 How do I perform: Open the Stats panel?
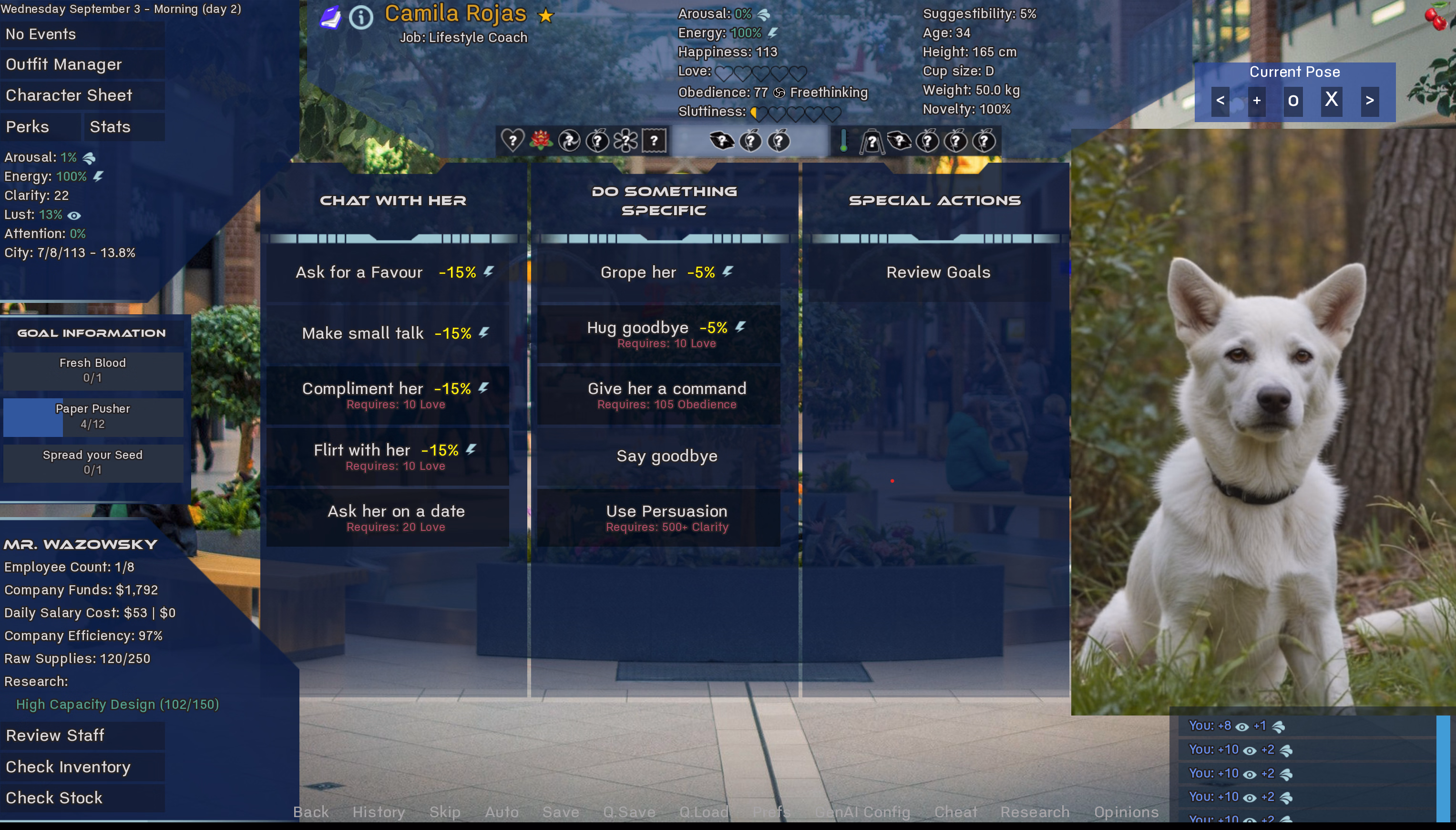110,126
